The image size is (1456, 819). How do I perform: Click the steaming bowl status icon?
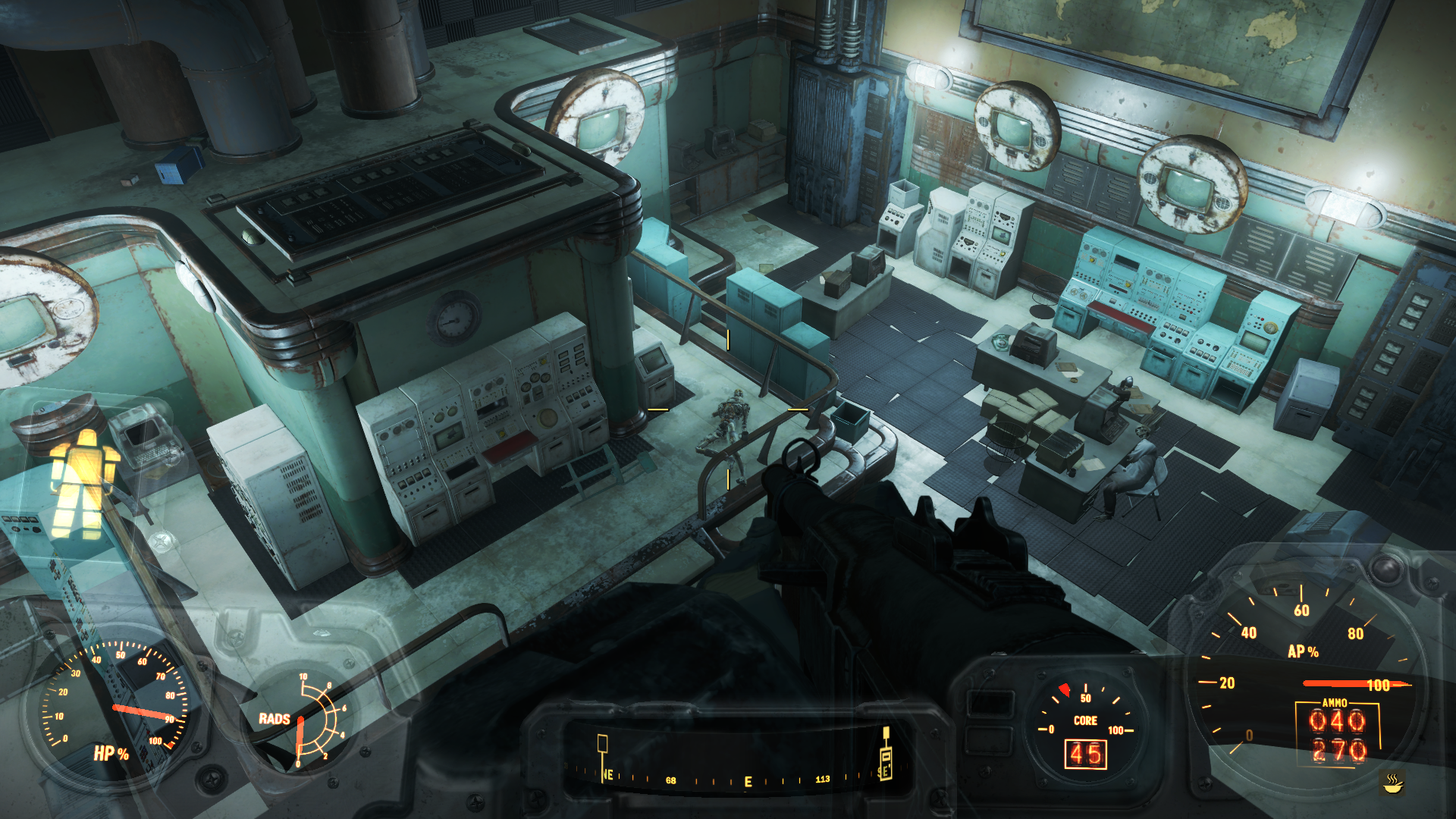(1392, 783)
